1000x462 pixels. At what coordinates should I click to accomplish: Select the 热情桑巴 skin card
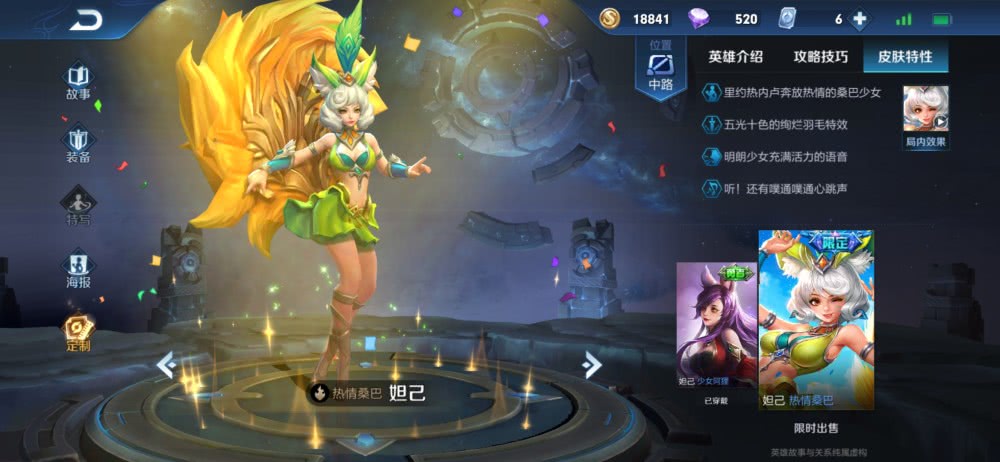click(815, 320)
